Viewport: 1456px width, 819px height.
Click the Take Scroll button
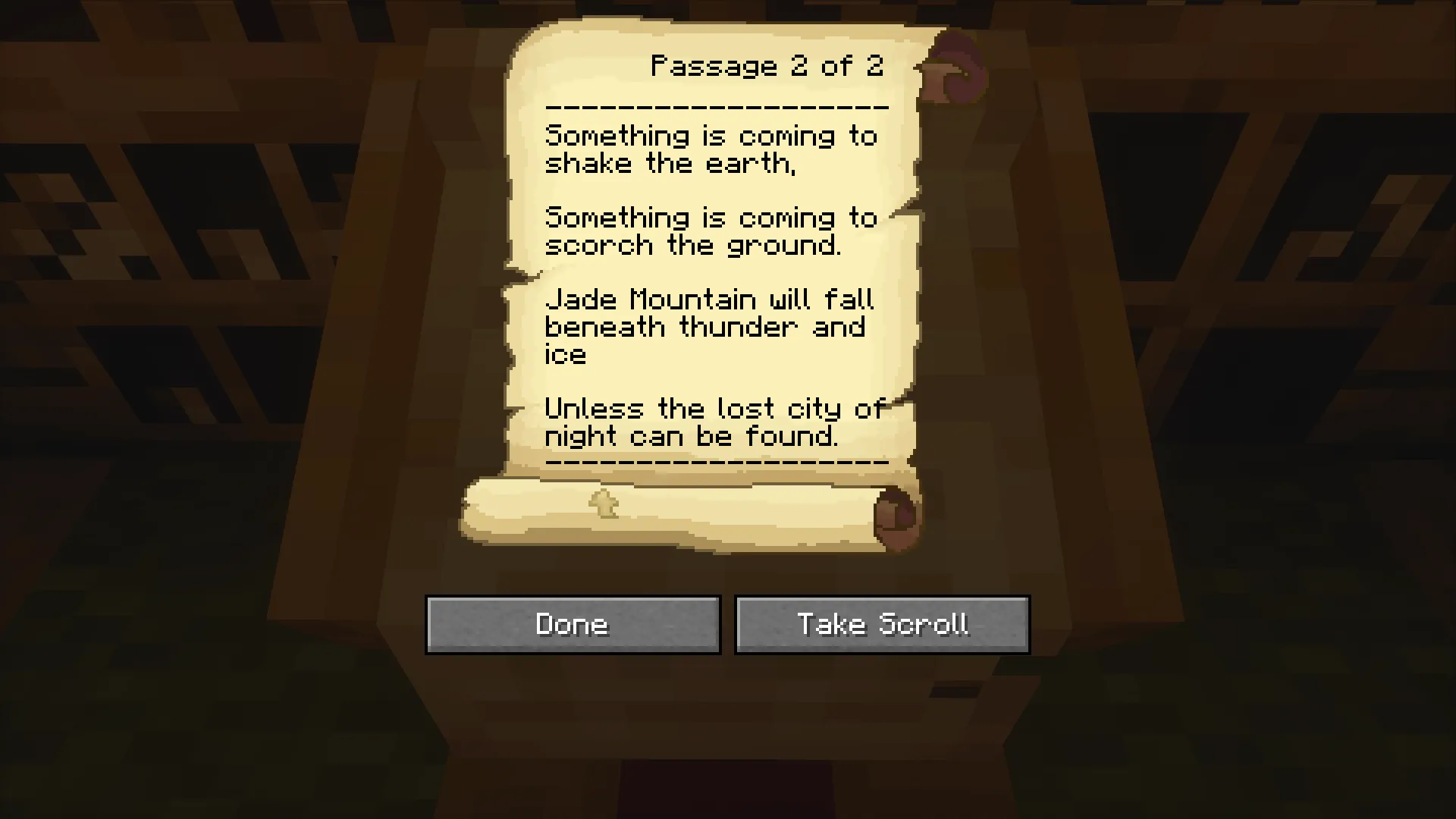(x=882, y=624)
